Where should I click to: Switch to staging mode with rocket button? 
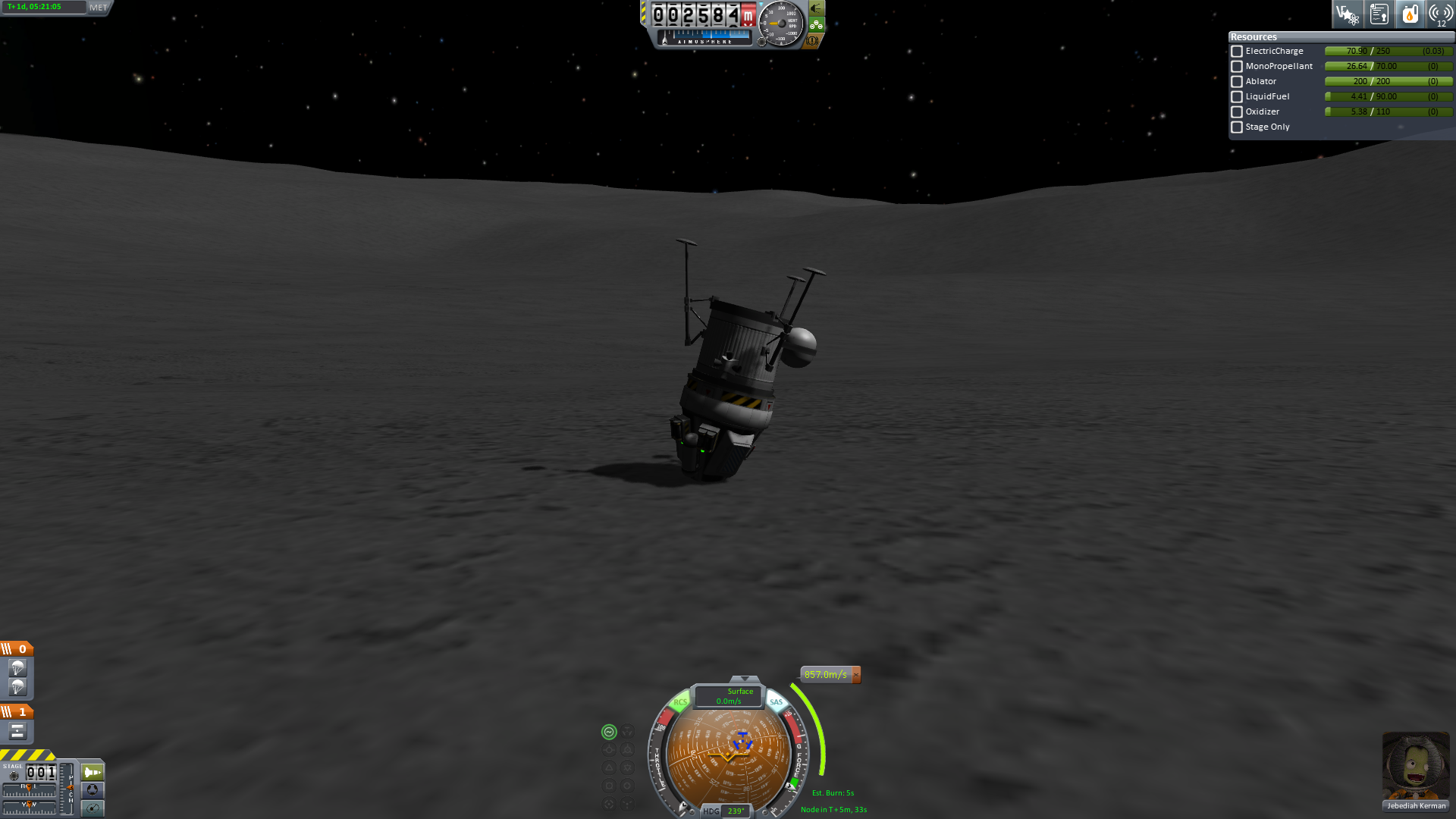pos(93,773)
